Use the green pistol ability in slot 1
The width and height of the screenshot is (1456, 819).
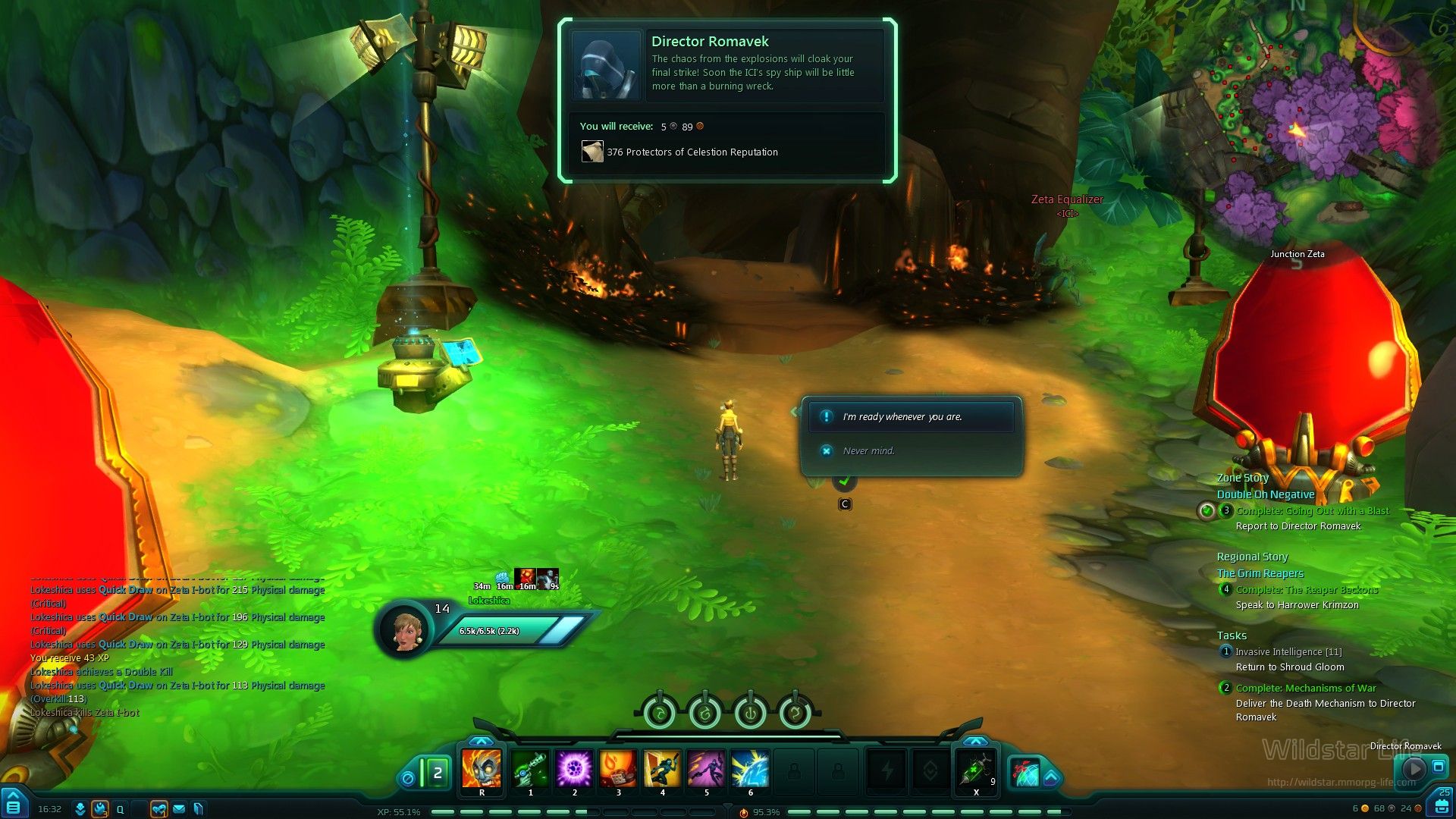(x=530, y=769)
